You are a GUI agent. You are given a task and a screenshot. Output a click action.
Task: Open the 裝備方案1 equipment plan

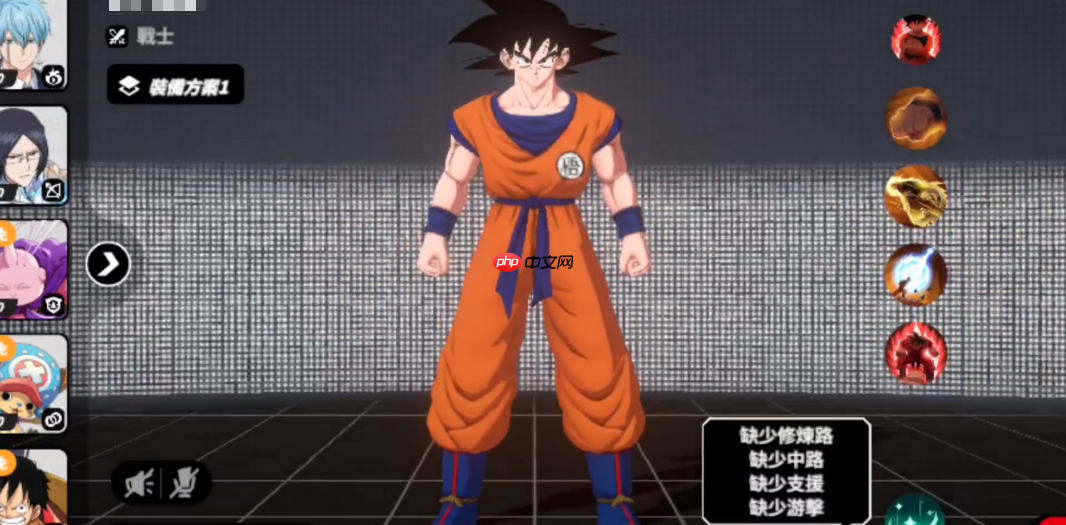point(175,86)
